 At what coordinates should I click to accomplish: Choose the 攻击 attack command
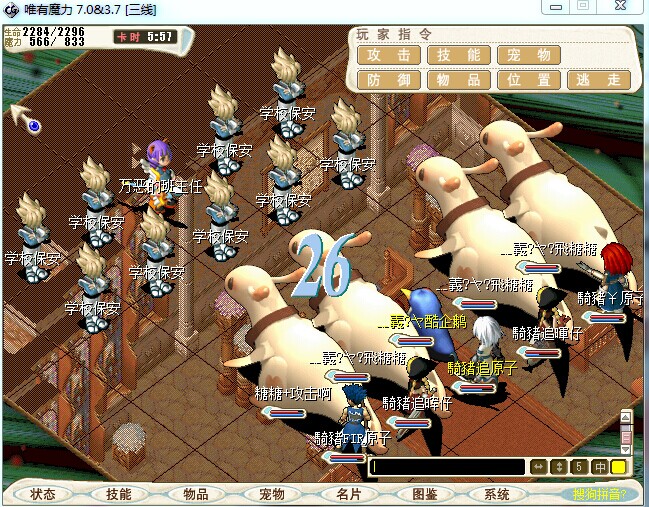click(x=389, y=56)
